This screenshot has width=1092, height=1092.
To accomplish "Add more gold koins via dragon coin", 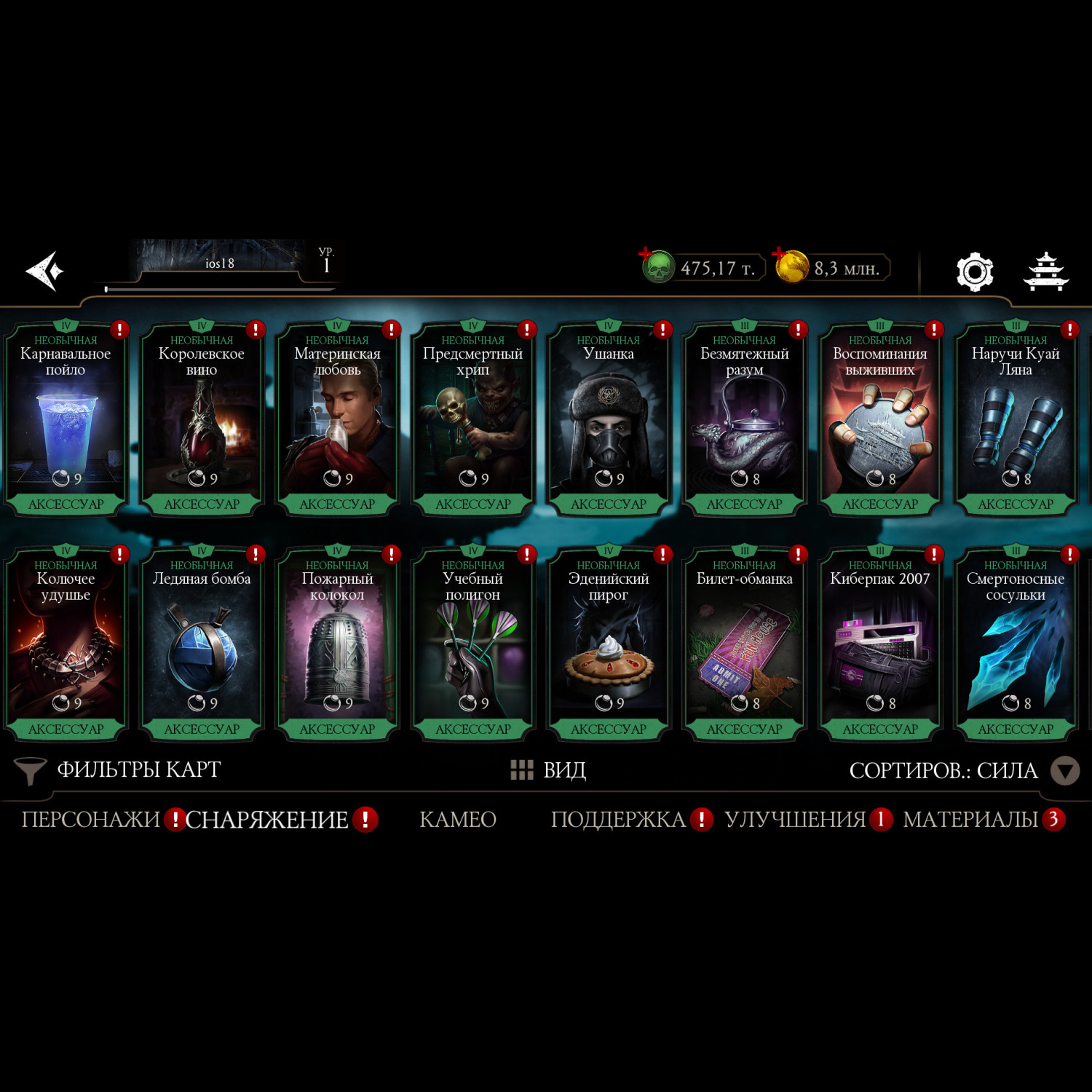I will click(791, 266).
